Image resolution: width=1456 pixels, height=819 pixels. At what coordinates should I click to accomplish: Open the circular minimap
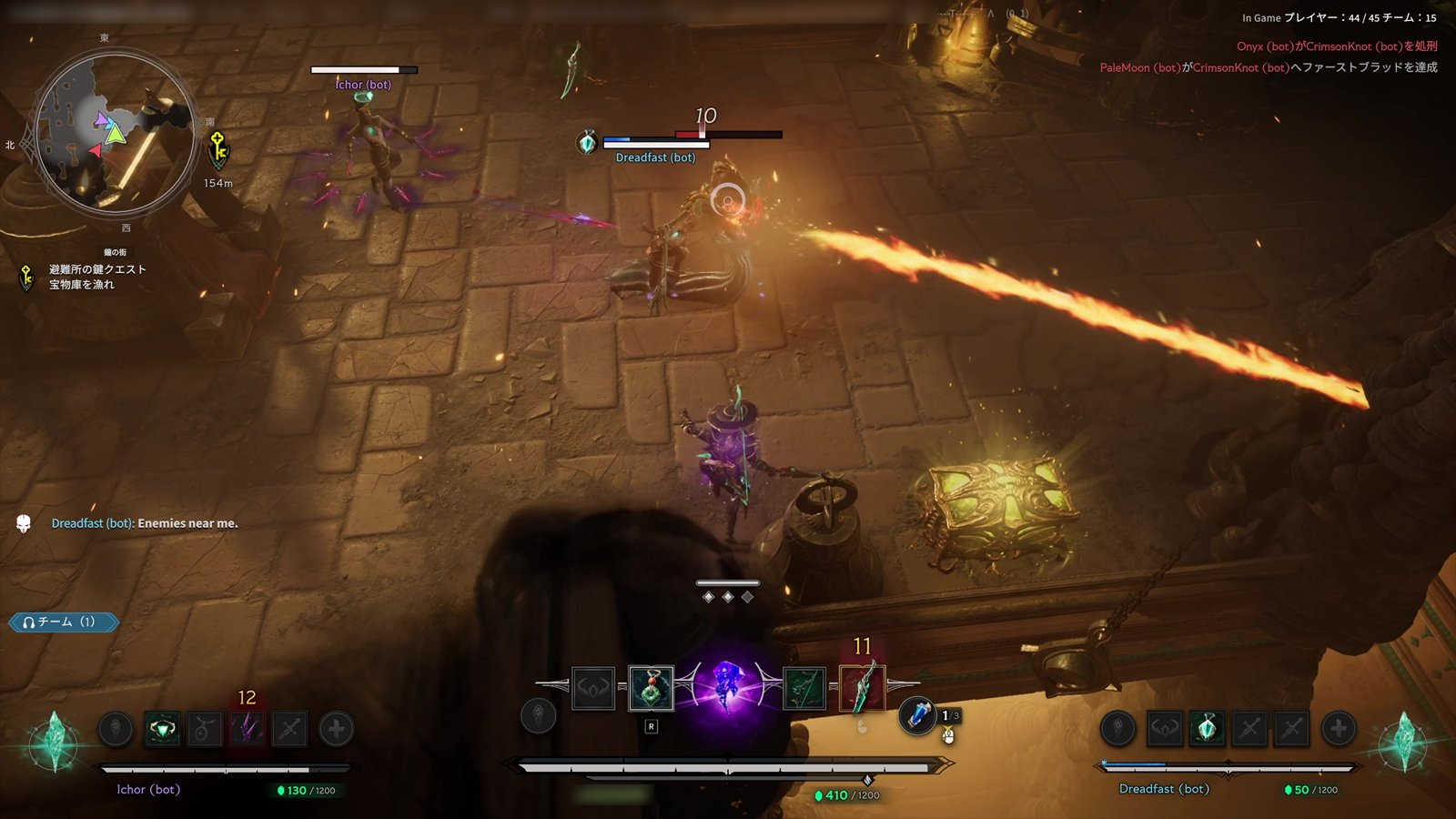coord(115,132)
